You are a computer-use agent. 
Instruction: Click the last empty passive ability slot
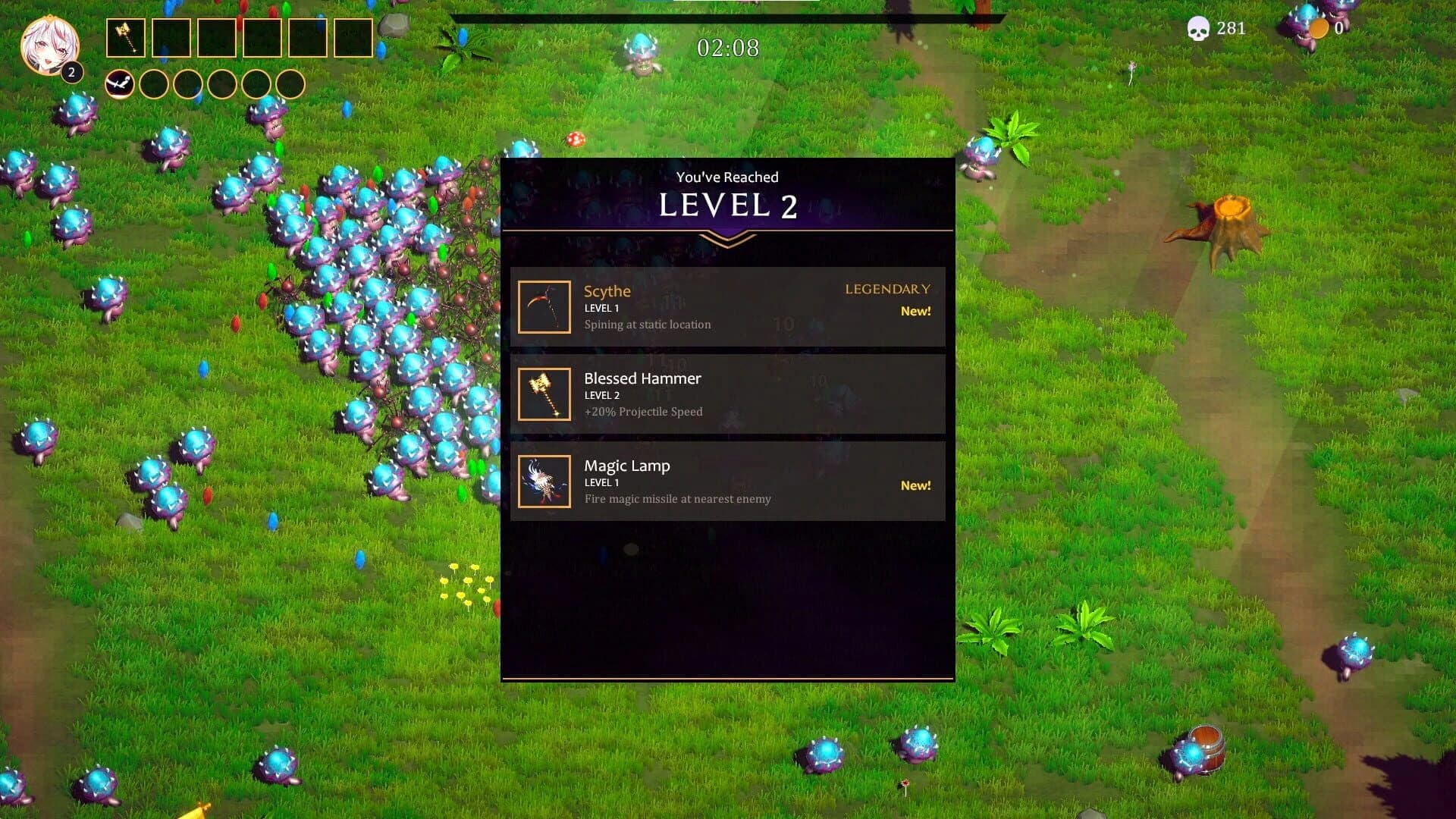(291, 83)
